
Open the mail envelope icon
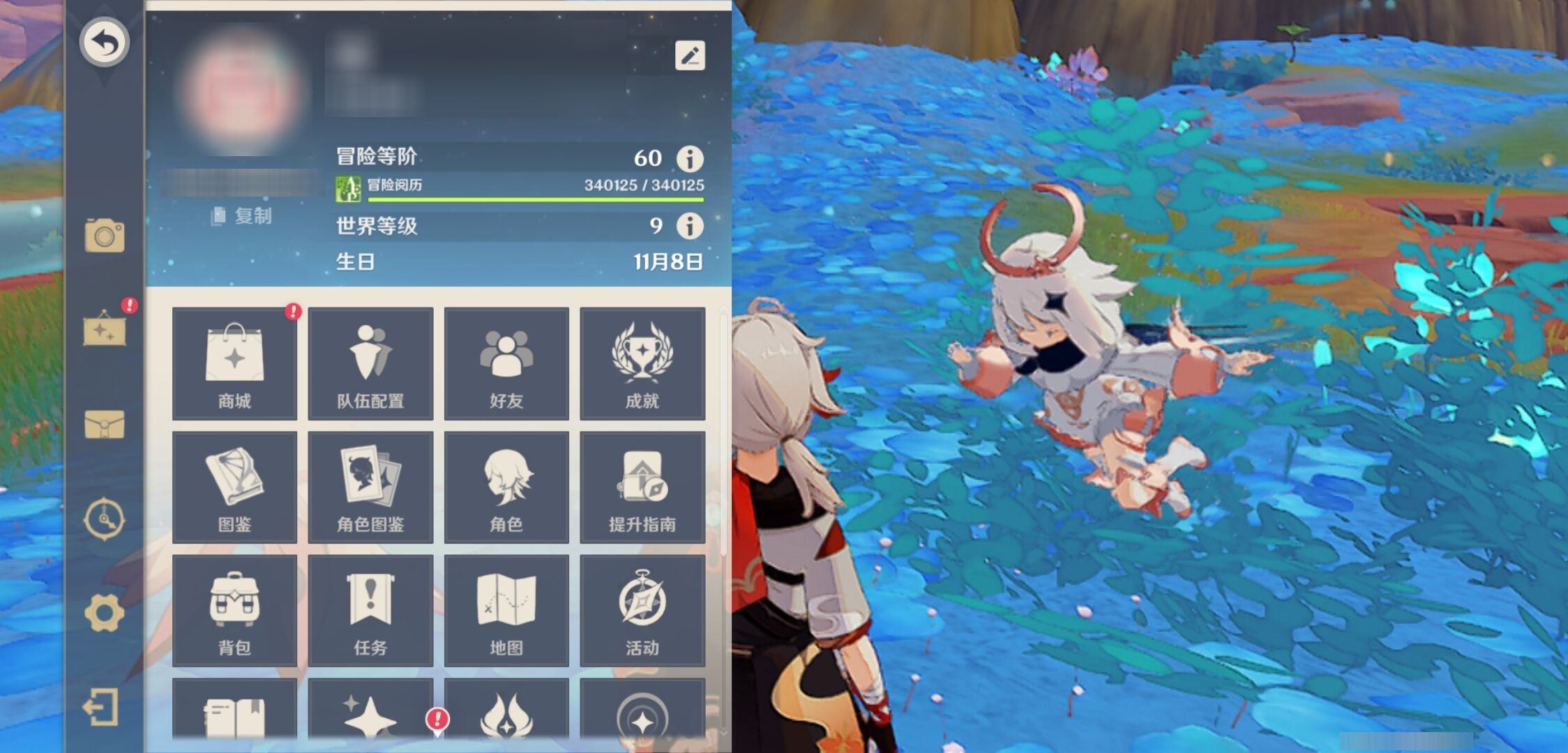pos(105,424)
